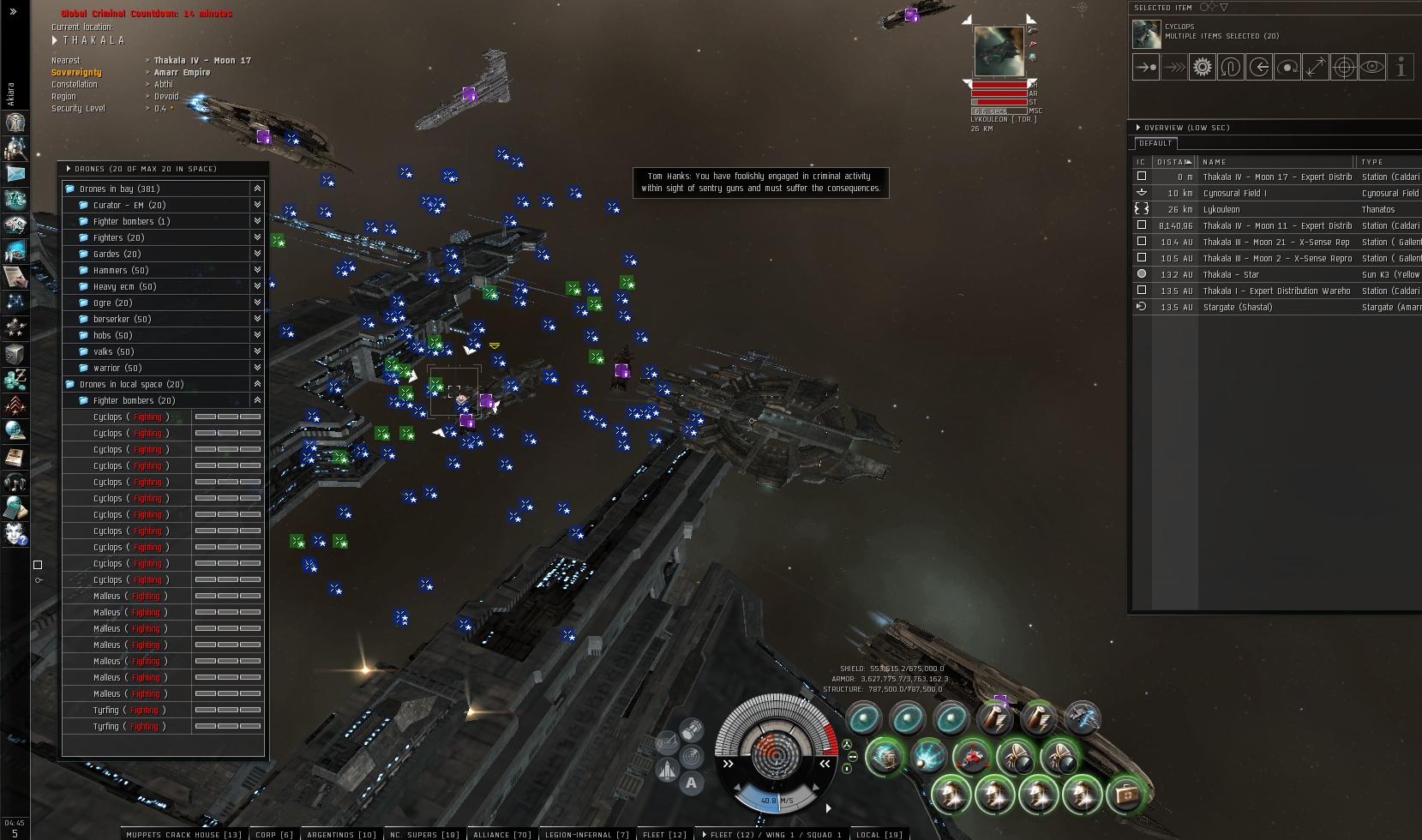Collapse Drones in local space group
Screen dimensions: 1422x840
pyautogui.click(x=257, y=384)
